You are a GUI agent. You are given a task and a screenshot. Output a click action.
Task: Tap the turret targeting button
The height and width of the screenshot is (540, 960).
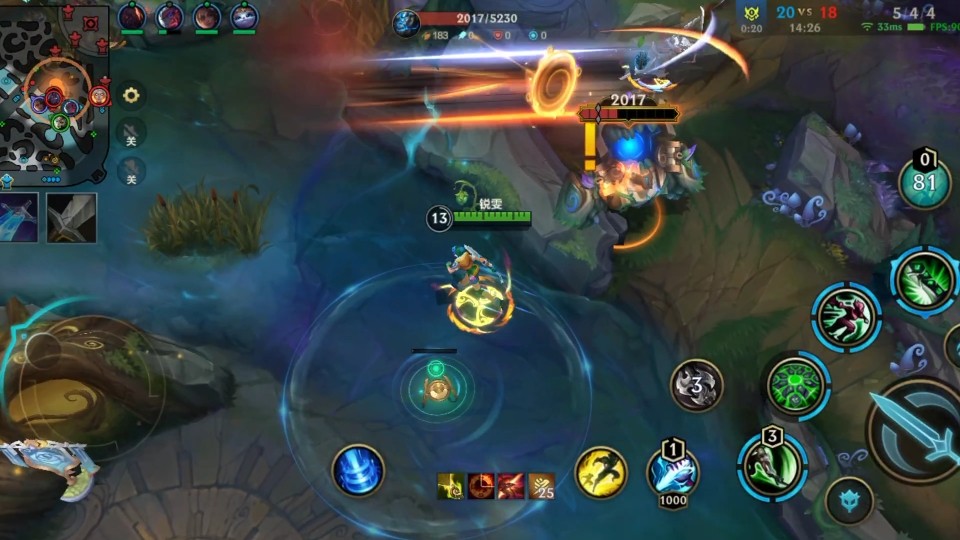point(849,500)
